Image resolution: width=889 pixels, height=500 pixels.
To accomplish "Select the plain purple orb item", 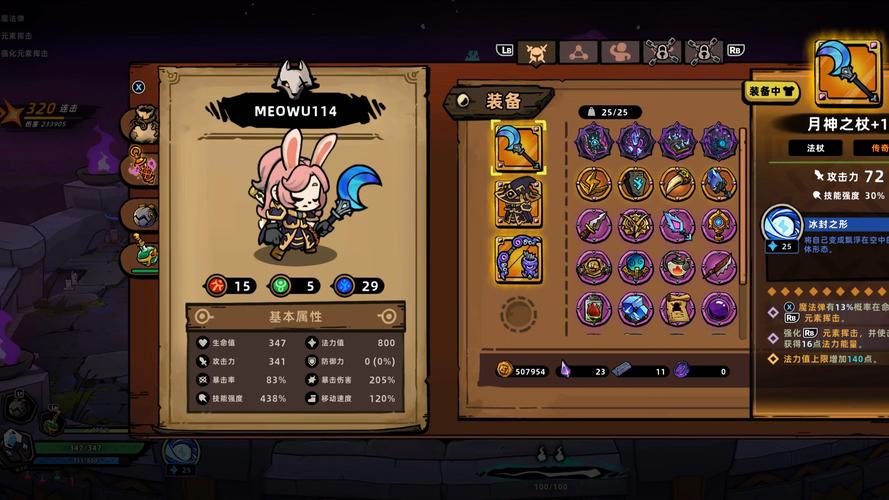I will coord(718,308).
